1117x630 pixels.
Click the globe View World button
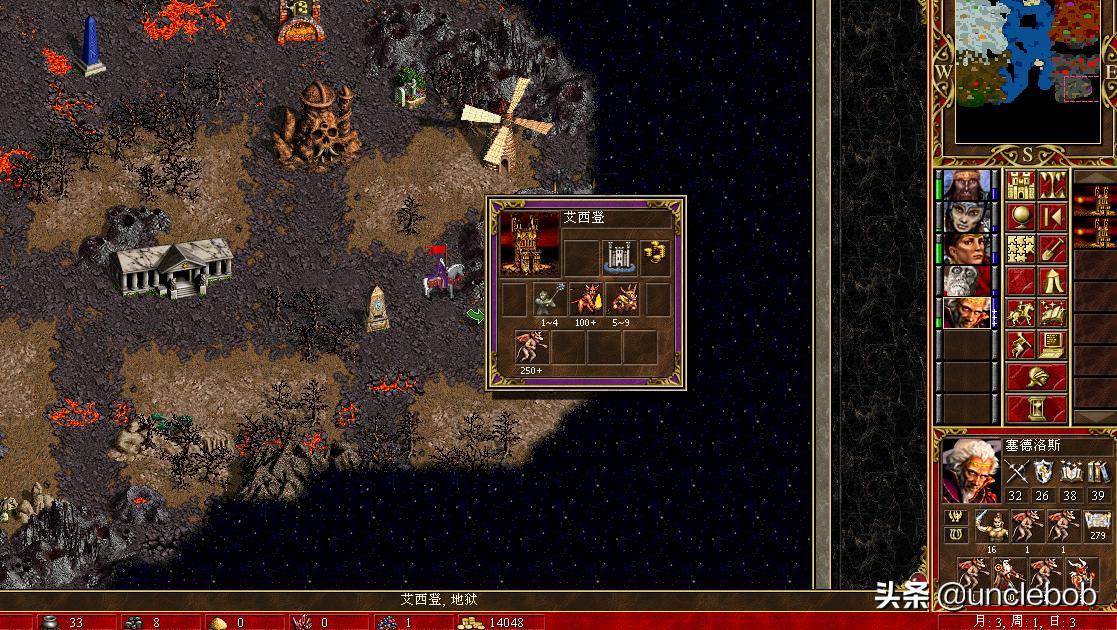point(1021,217)
